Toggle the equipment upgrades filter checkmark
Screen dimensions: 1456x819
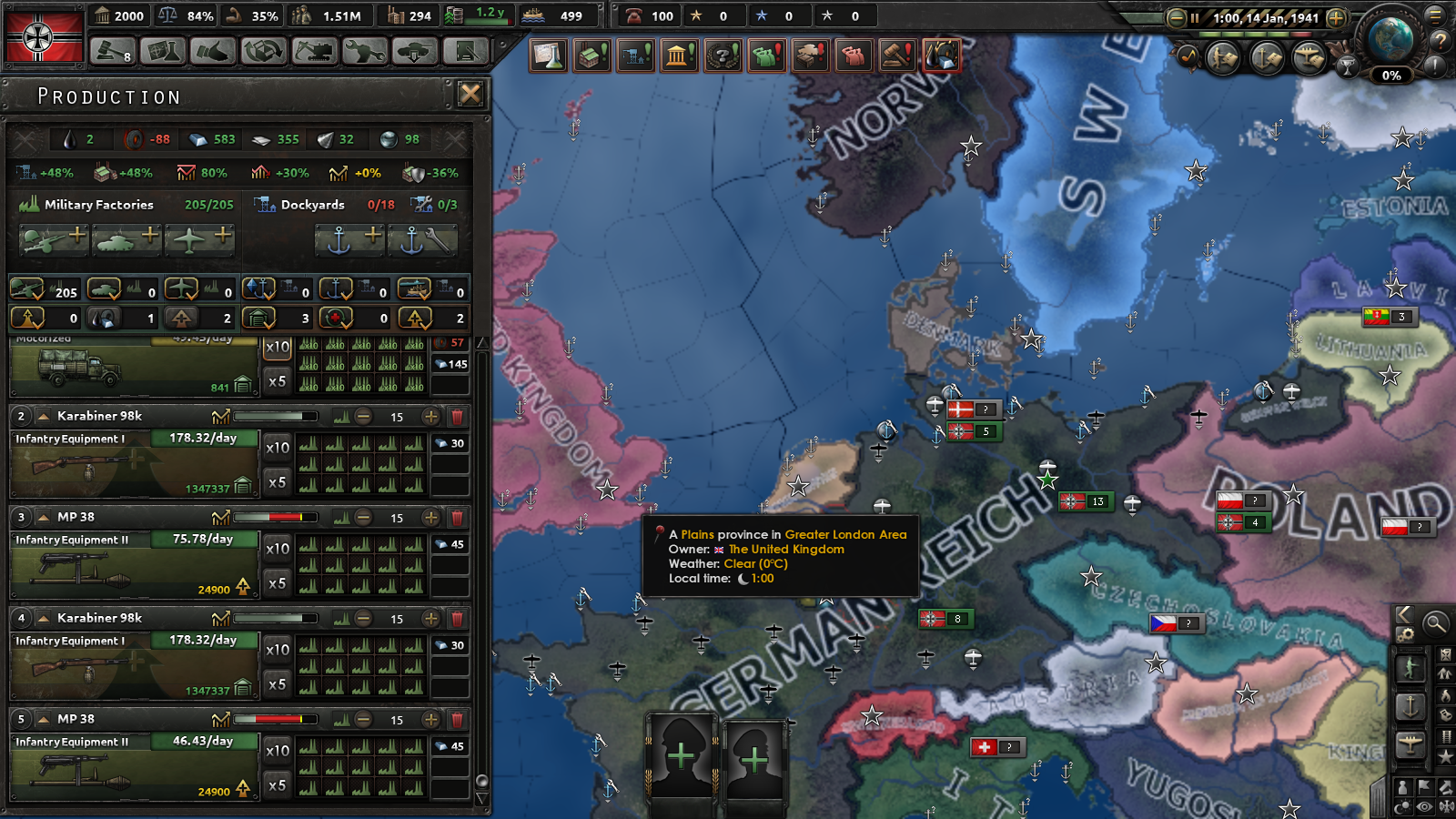pos(416,319)
